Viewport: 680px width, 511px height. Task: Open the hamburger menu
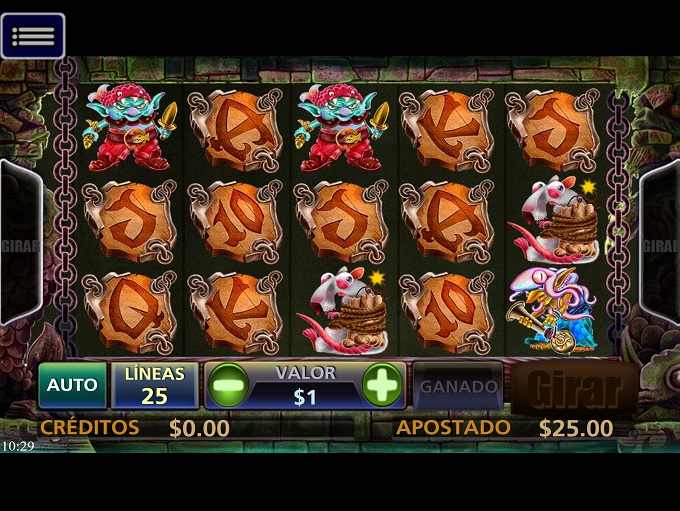[33, 35]
